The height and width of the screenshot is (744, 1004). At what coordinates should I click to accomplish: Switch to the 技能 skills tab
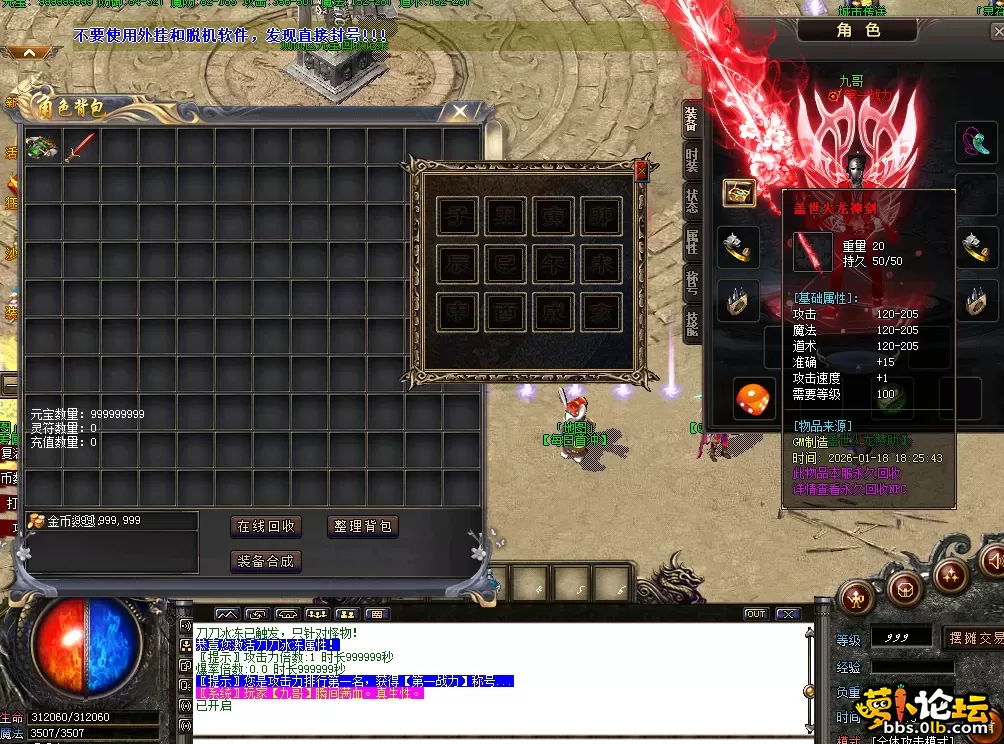[x=692, y=322]
